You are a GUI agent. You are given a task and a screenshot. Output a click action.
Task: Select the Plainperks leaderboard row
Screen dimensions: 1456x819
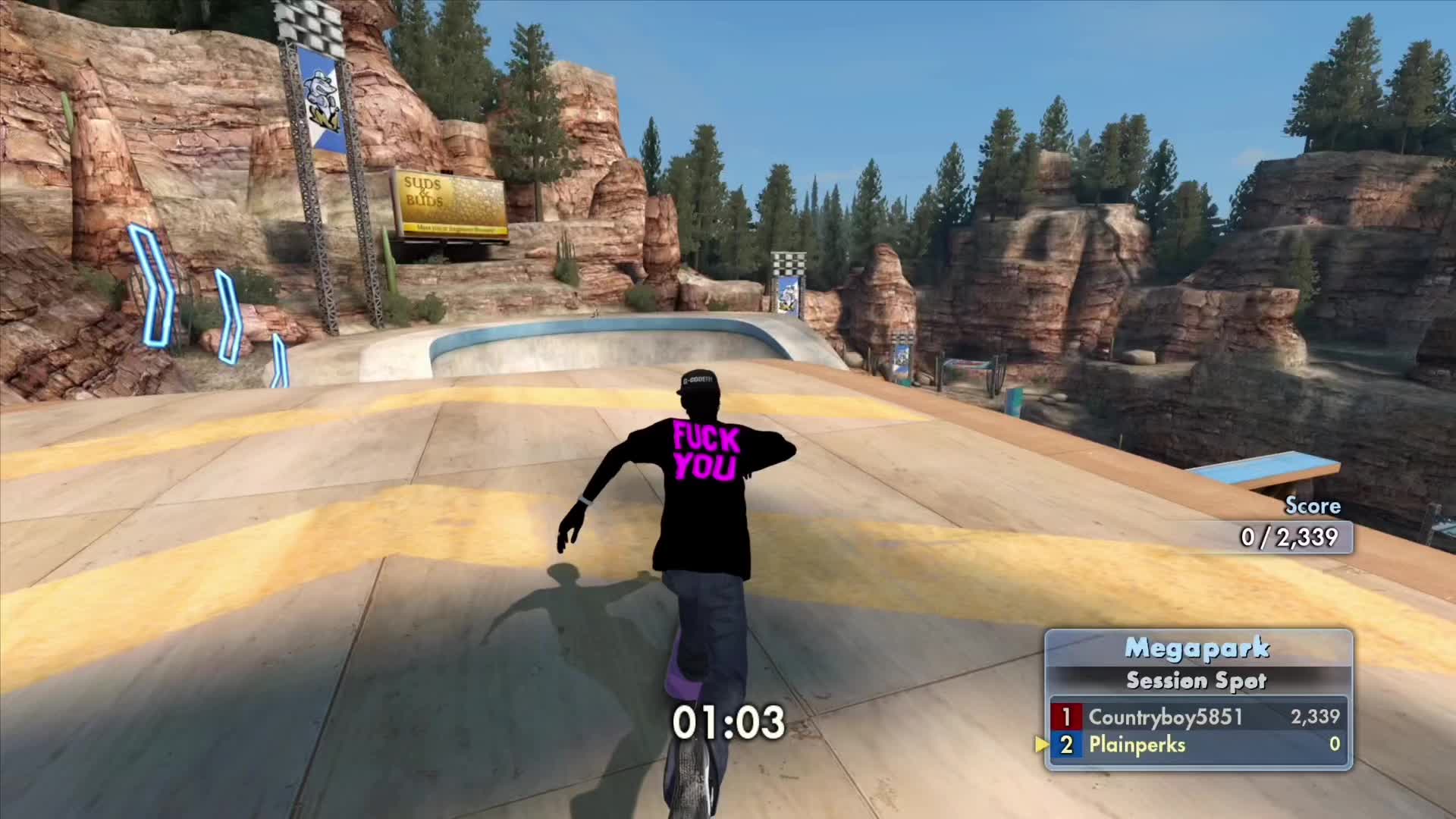pyautogui.click(x=1197, y=745)
